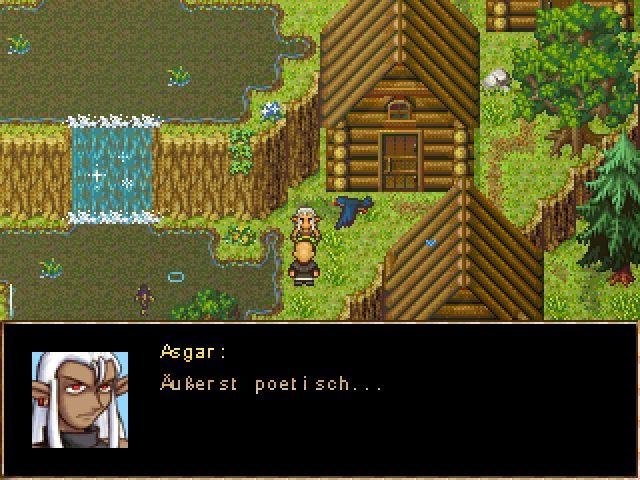Screen dimensions: 640x480
Task: Click Asgar's portrait in the dialogue window
Action: coord(79,399)
